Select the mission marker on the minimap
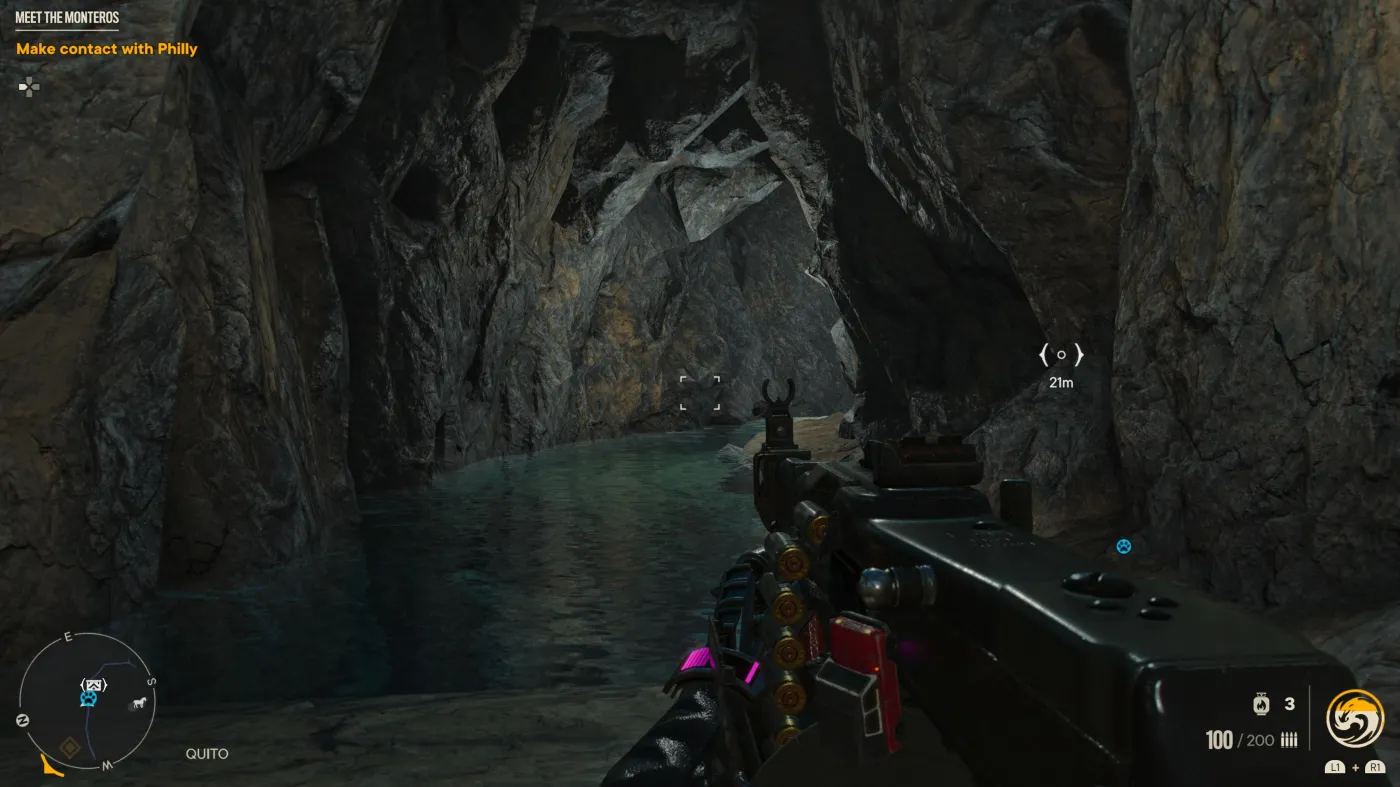Screen dimensions: 1400x787 pos(93,685)
